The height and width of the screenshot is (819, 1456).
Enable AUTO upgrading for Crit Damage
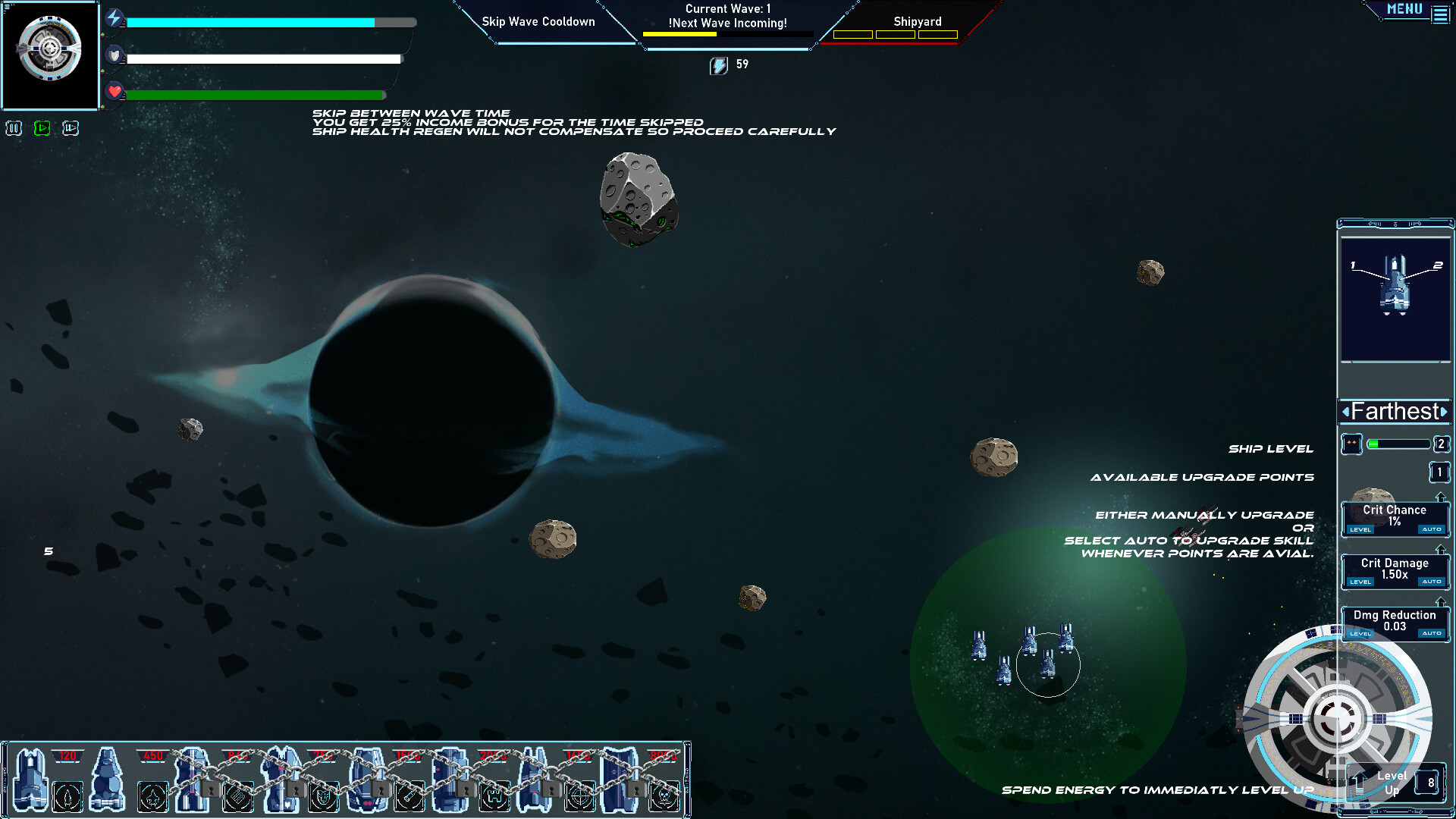(1432, 582)
